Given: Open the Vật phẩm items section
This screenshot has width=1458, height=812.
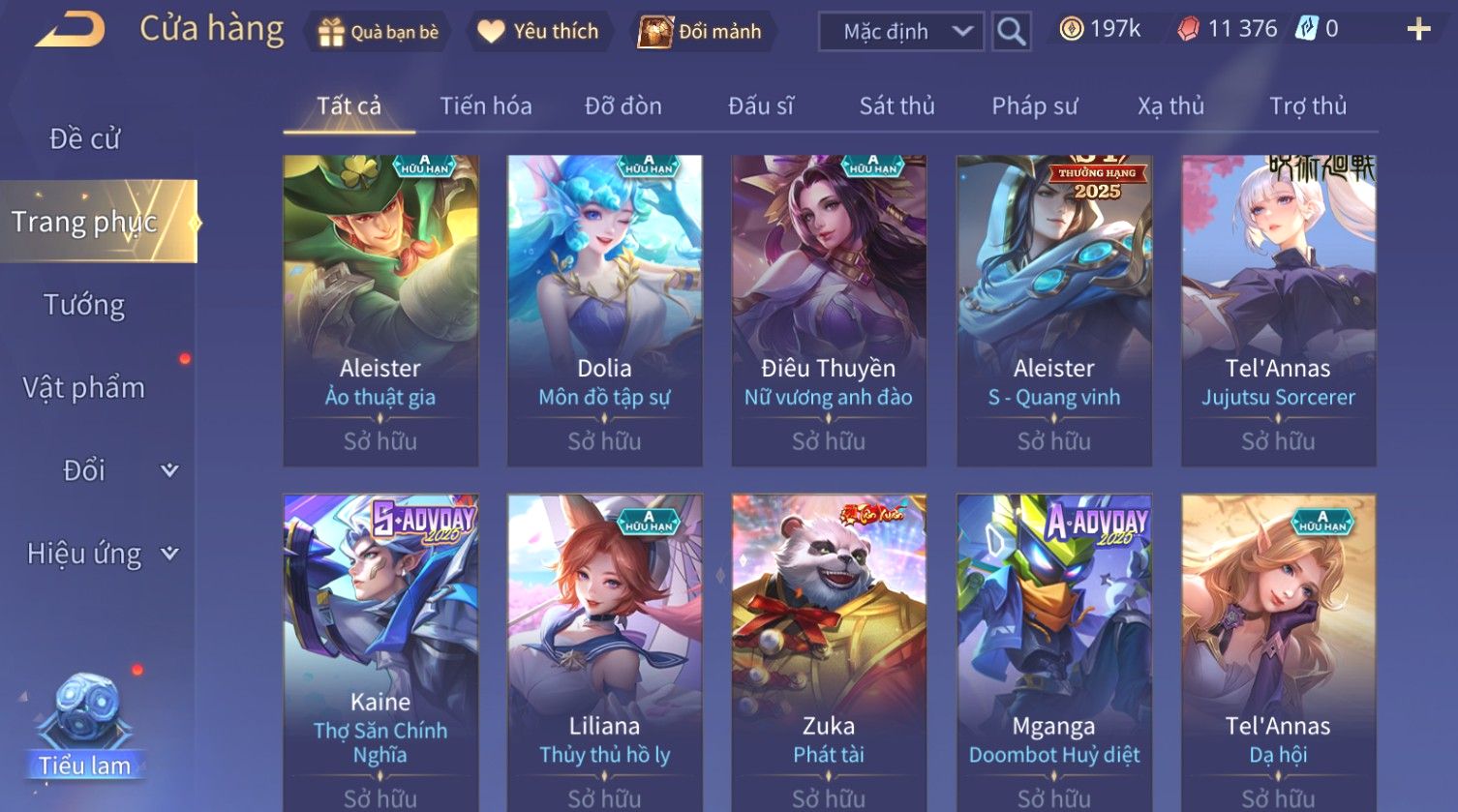Looking at the screenshot, I should pos(85,388).
